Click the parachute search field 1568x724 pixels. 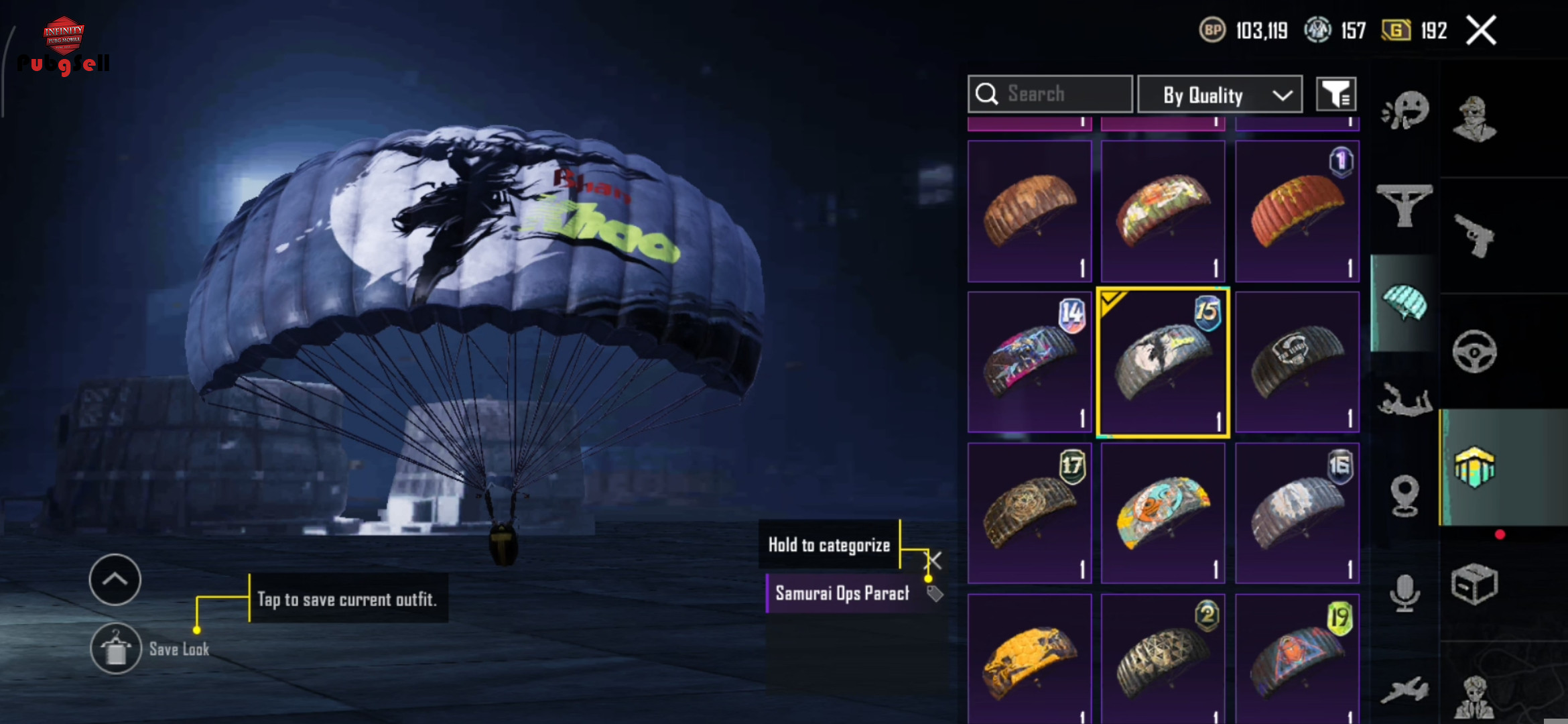(x=1050, y=94)
